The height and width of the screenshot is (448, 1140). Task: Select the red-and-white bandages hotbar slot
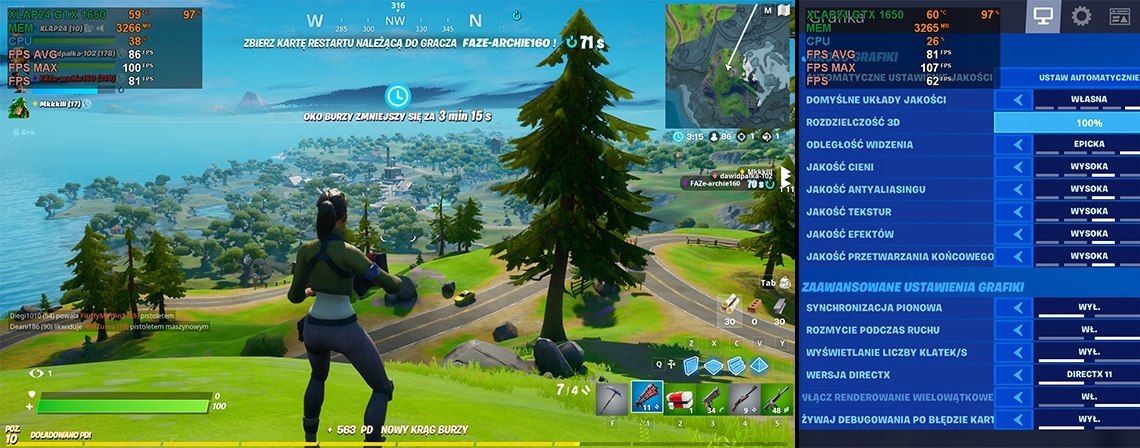coord(680,398)
